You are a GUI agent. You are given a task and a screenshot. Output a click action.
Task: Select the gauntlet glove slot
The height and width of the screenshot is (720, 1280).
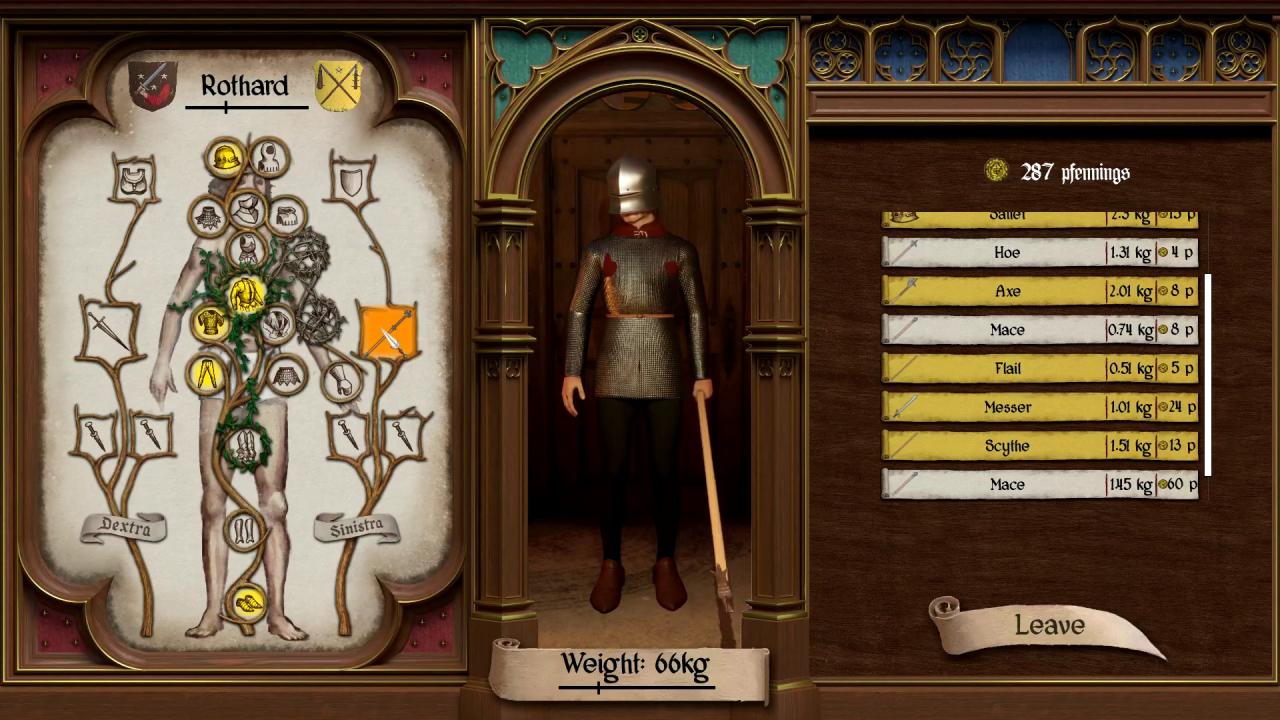342,381
